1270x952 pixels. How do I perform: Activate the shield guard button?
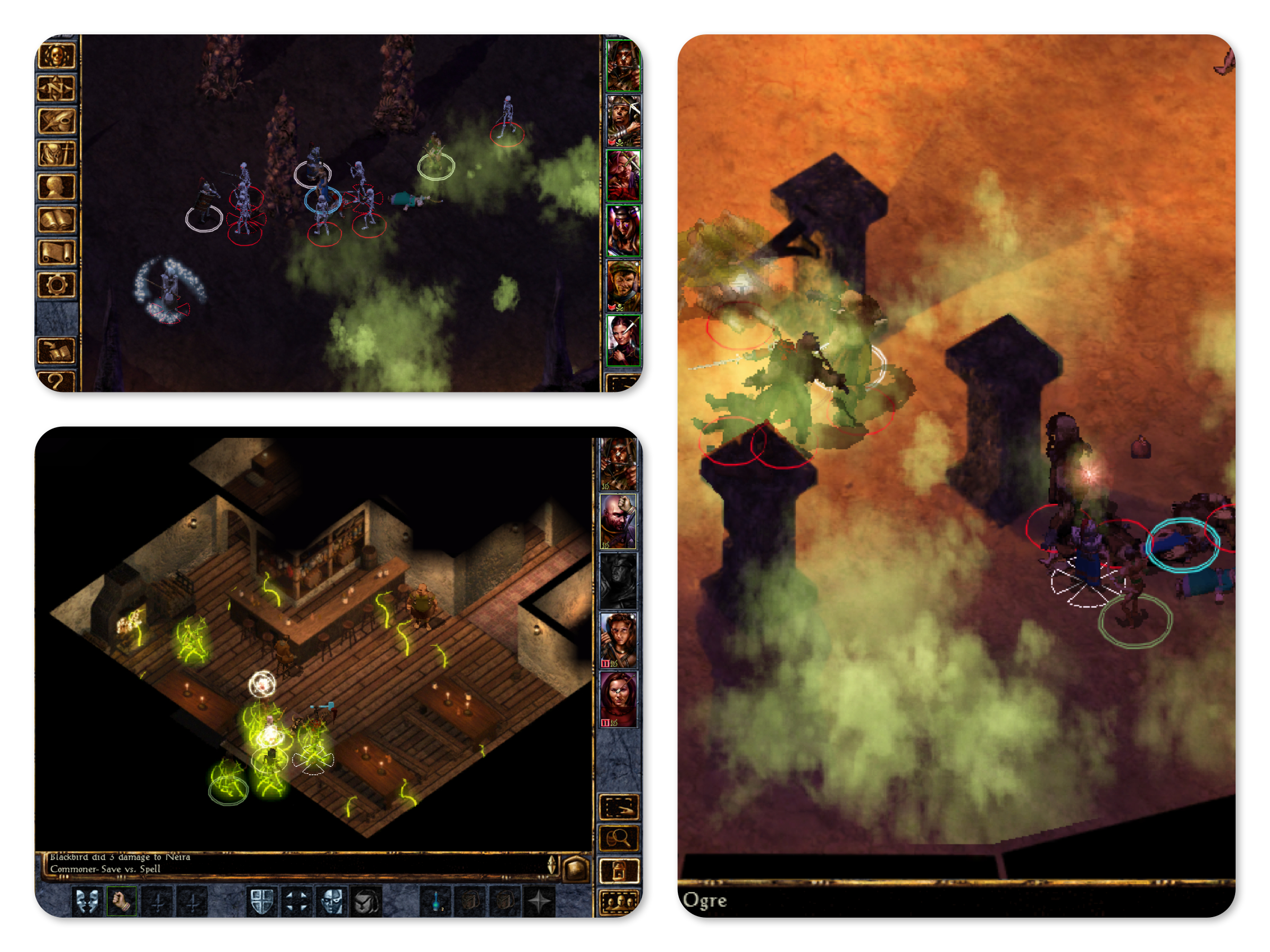(262, 901)
